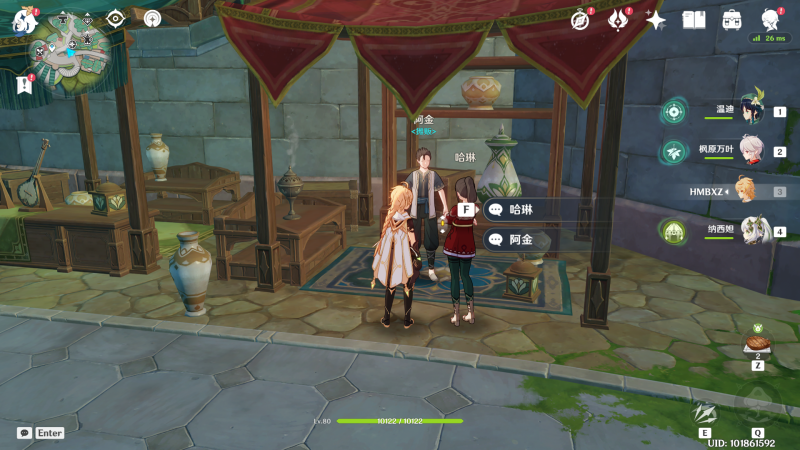The height and width of the screenshot is (450, 800).
Task: Open the character profile head icon
Action: point(770,19)
